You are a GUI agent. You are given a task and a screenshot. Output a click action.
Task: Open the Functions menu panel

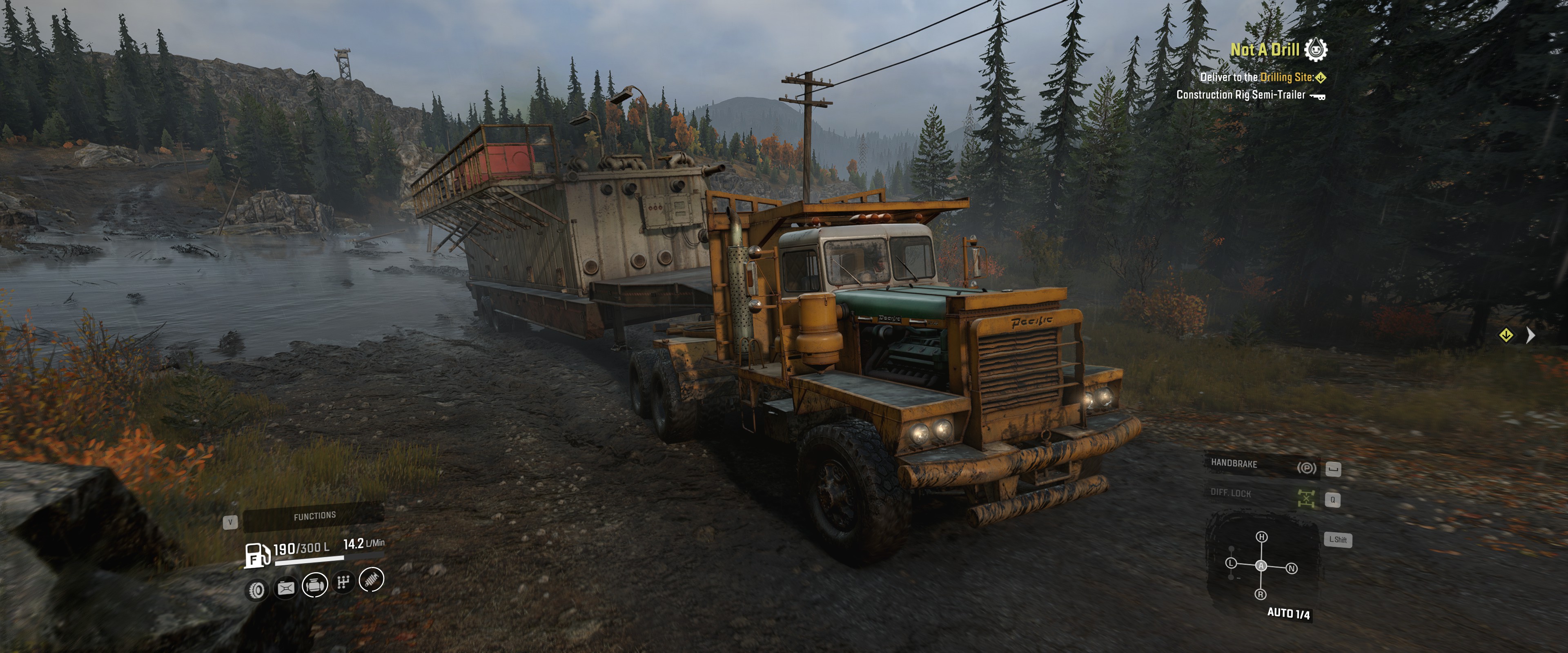click(314, 516)
